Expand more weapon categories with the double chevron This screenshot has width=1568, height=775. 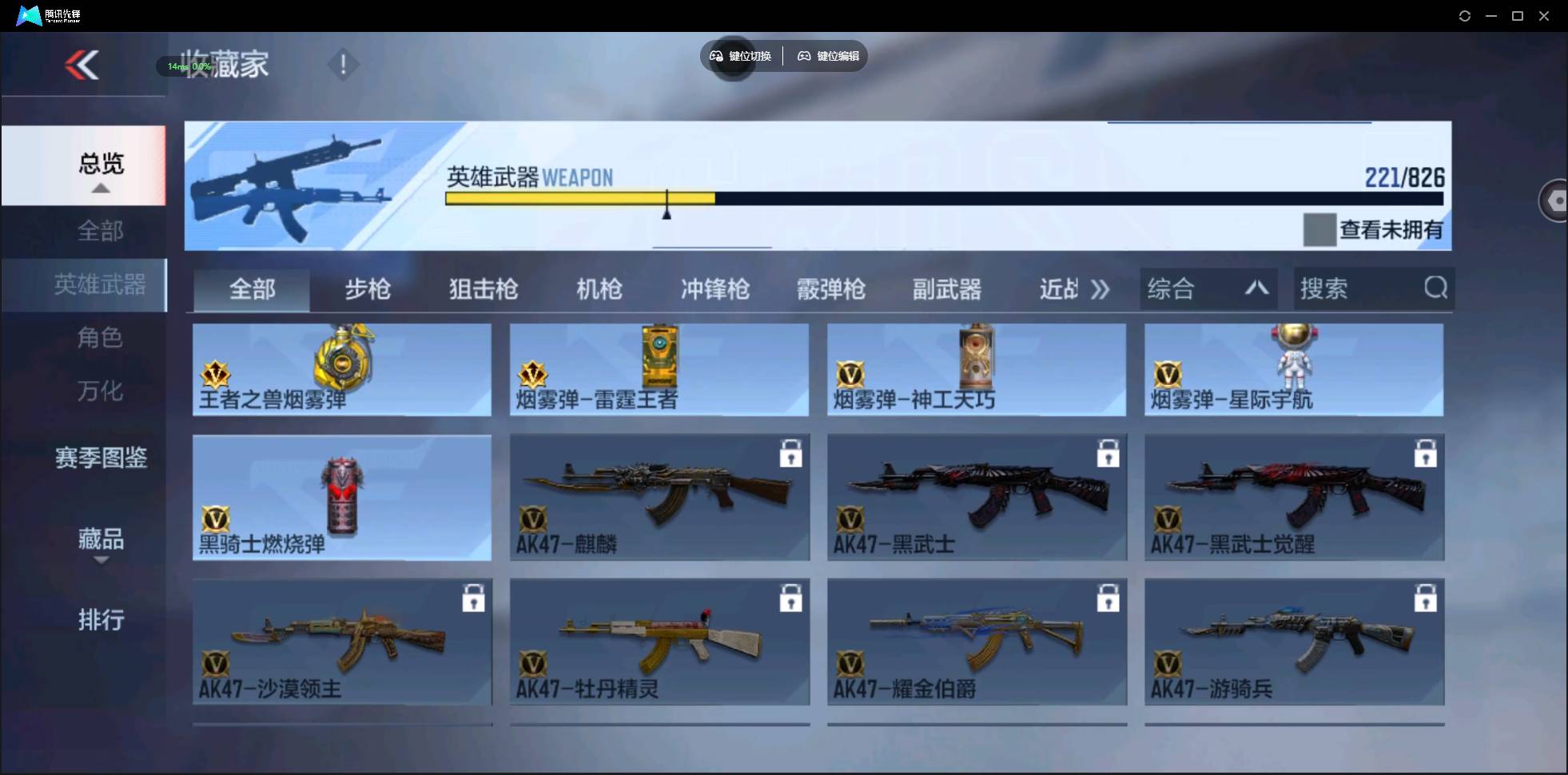(1101, 289)
